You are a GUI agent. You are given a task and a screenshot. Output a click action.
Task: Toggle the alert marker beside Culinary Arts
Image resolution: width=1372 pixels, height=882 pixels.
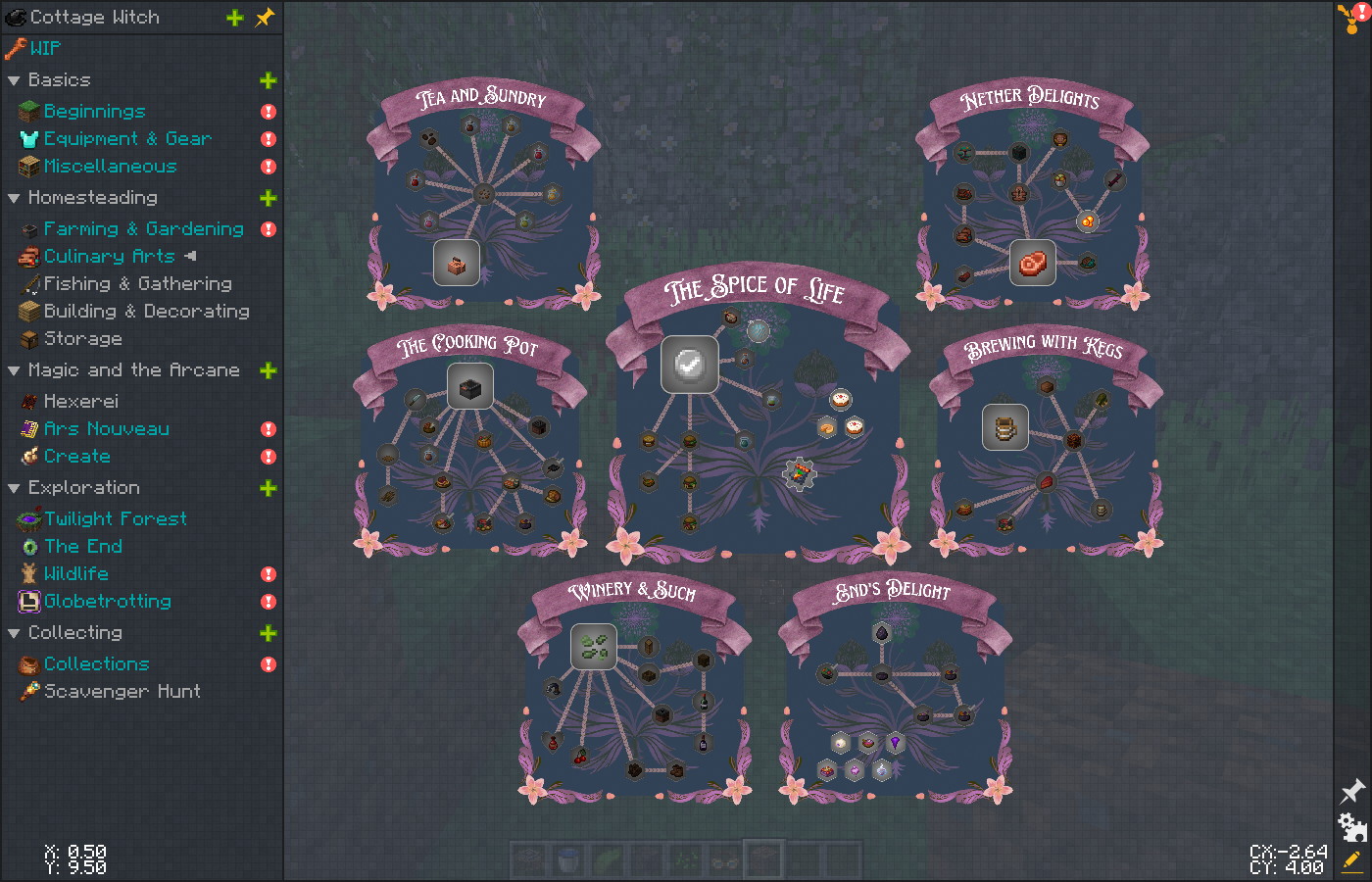pyautogui.click(x=191, y=256)
